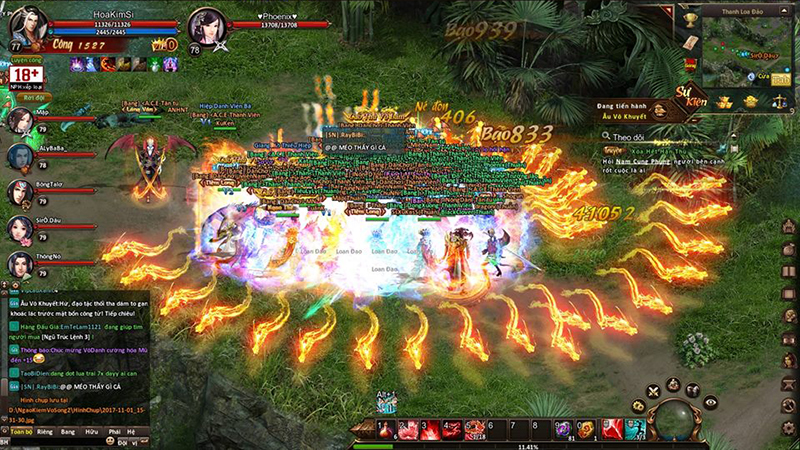Viewport: 800px width, 450px height.
Task: Switch chat to the Bang tab
Action: [x=68, y=431]
